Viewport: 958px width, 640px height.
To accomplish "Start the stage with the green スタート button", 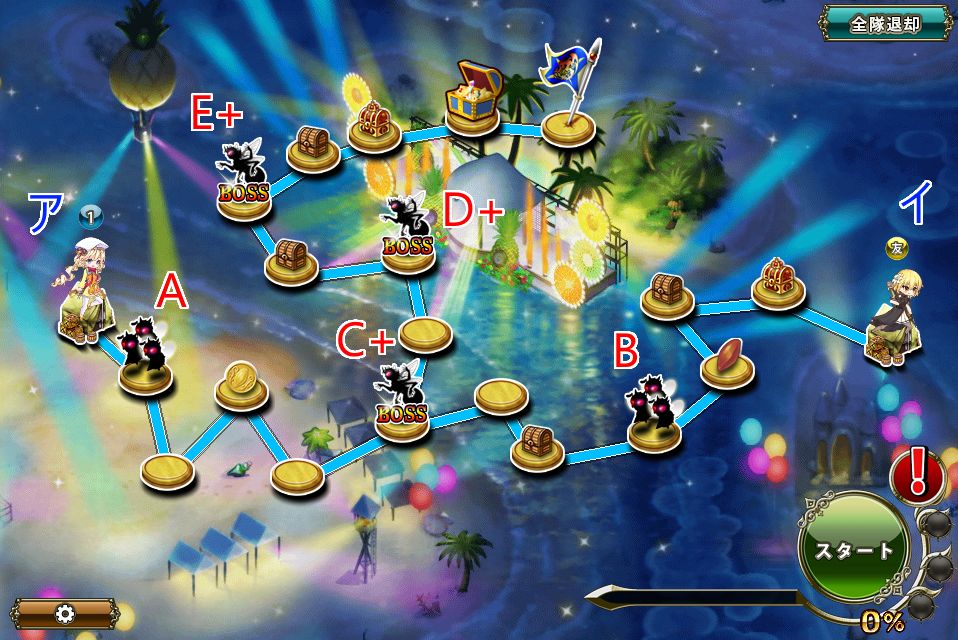I will click(853, 549).
